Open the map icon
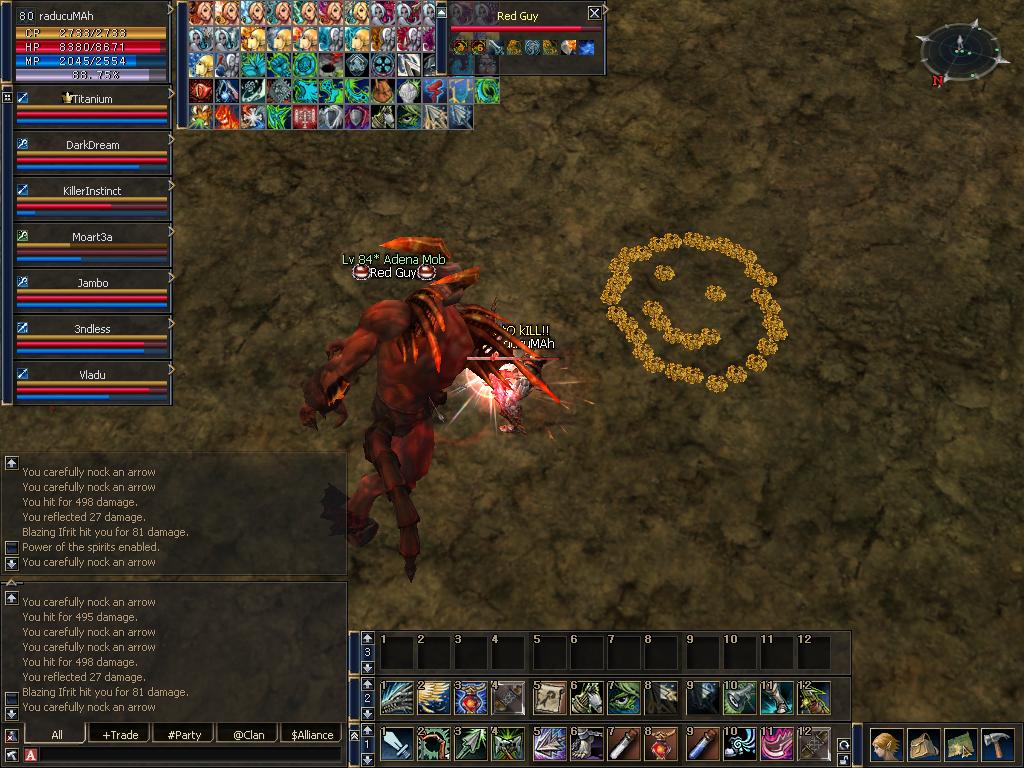 (x=960, y=745)
